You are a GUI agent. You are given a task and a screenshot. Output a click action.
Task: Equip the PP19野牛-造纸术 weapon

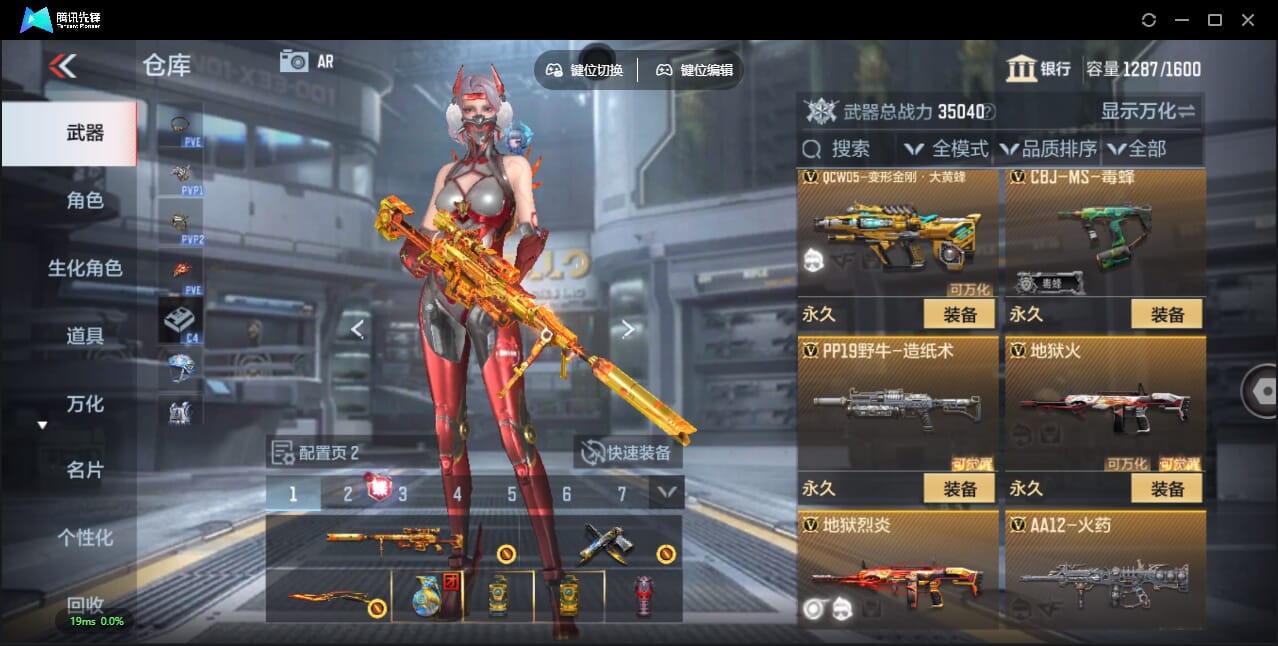pos(959,488)
